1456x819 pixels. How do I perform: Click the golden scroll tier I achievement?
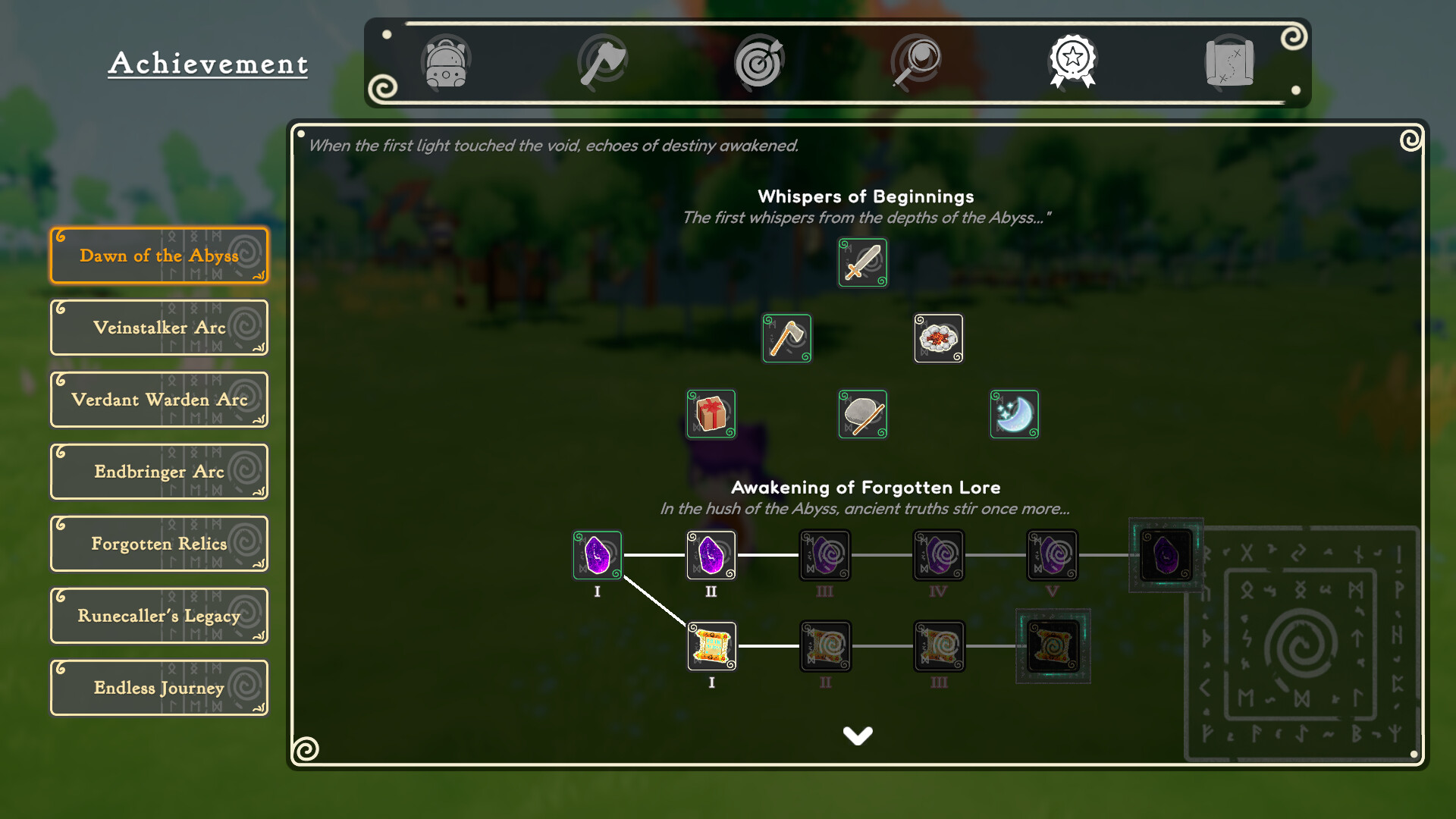(x=711, y=646)
